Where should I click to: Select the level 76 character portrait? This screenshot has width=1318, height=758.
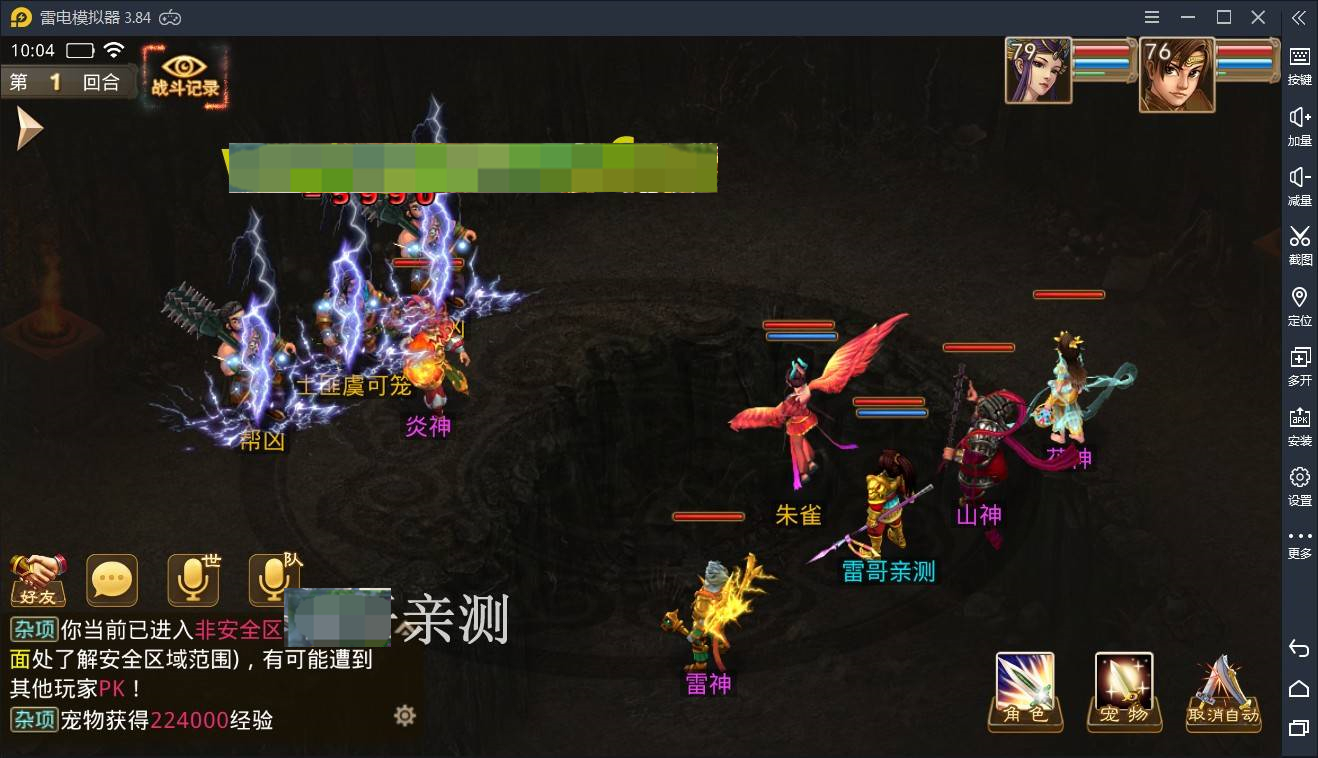click(1176, 73)
